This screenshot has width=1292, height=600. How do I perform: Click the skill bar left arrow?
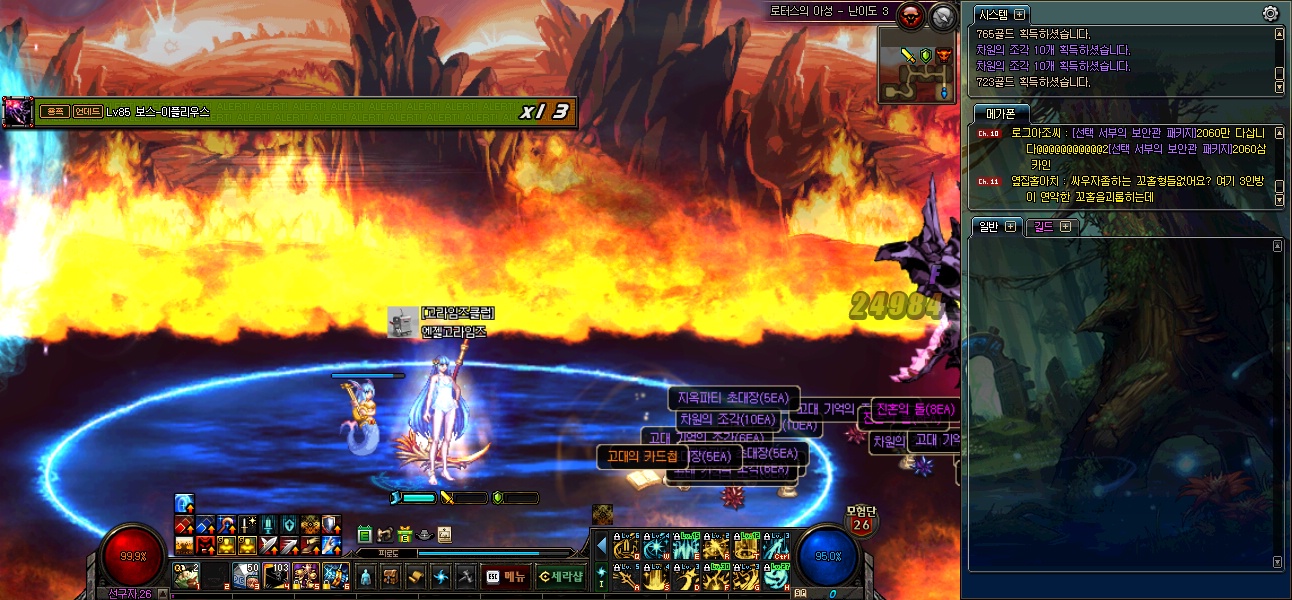click(x=601, y=547)
